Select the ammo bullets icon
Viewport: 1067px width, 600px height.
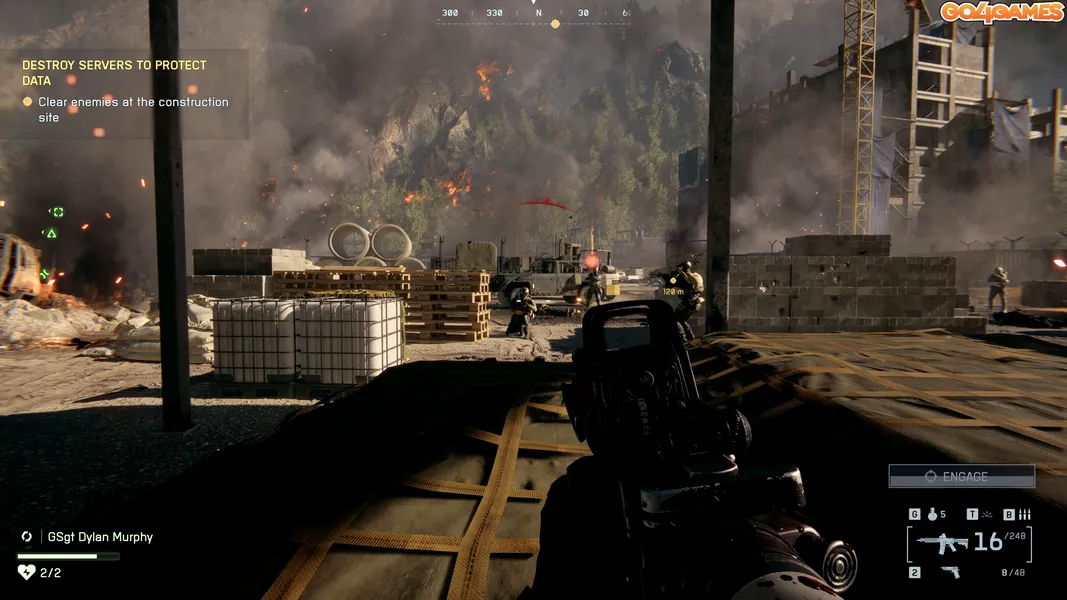click(1024, 515)
